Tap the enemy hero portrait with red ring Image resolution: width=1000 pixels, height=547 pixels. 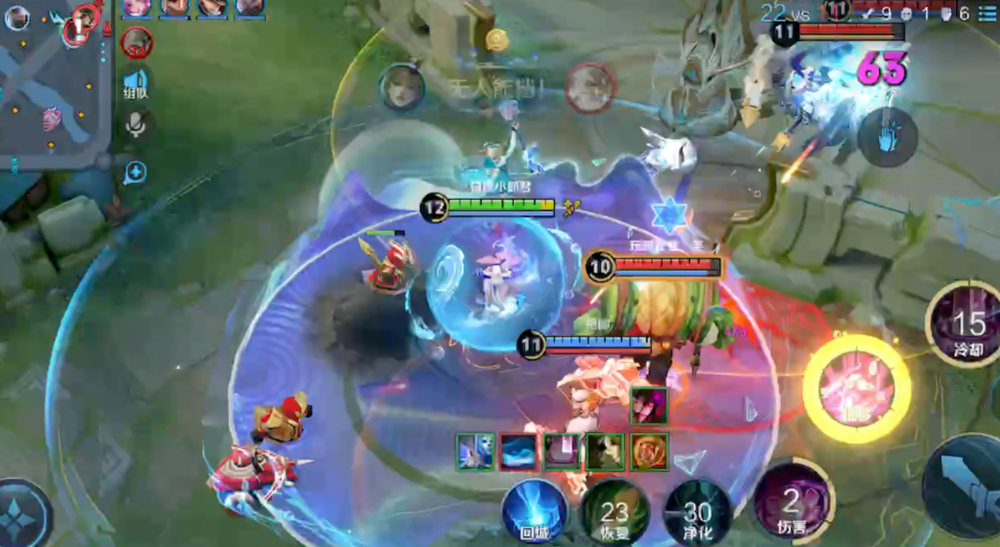pos(589,87)
